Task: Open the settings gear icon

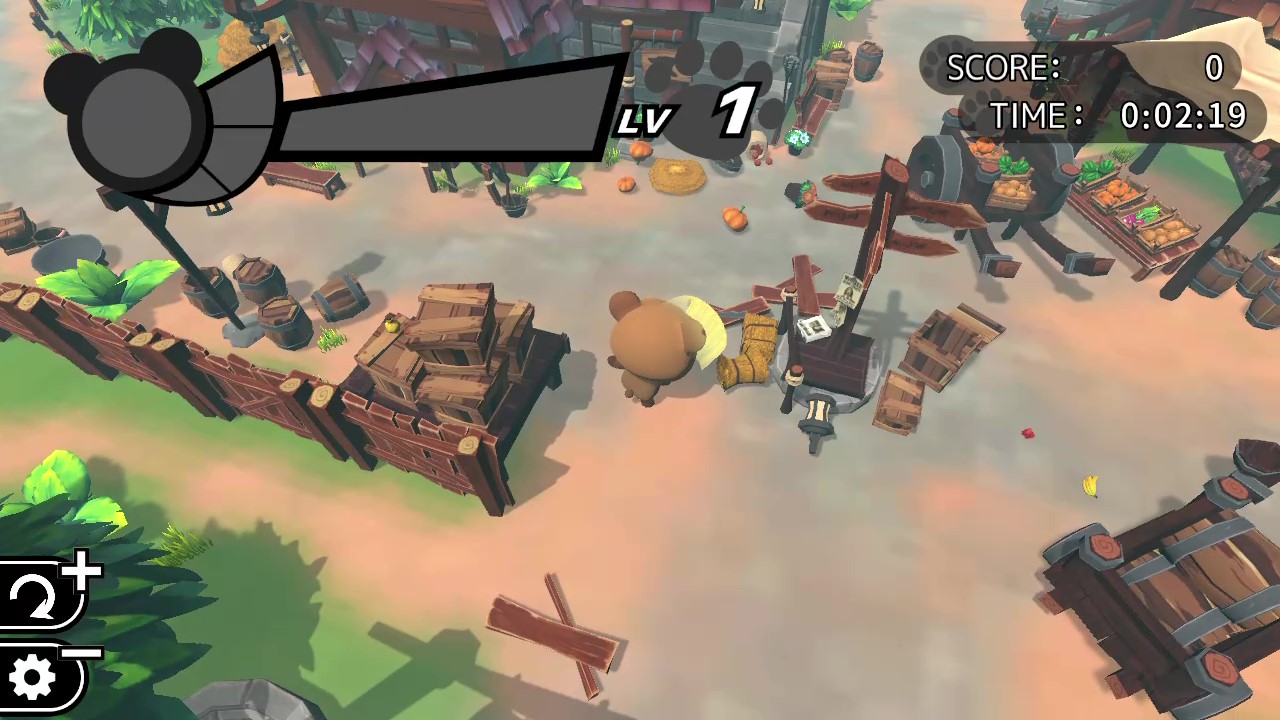Action: [32, 677]
